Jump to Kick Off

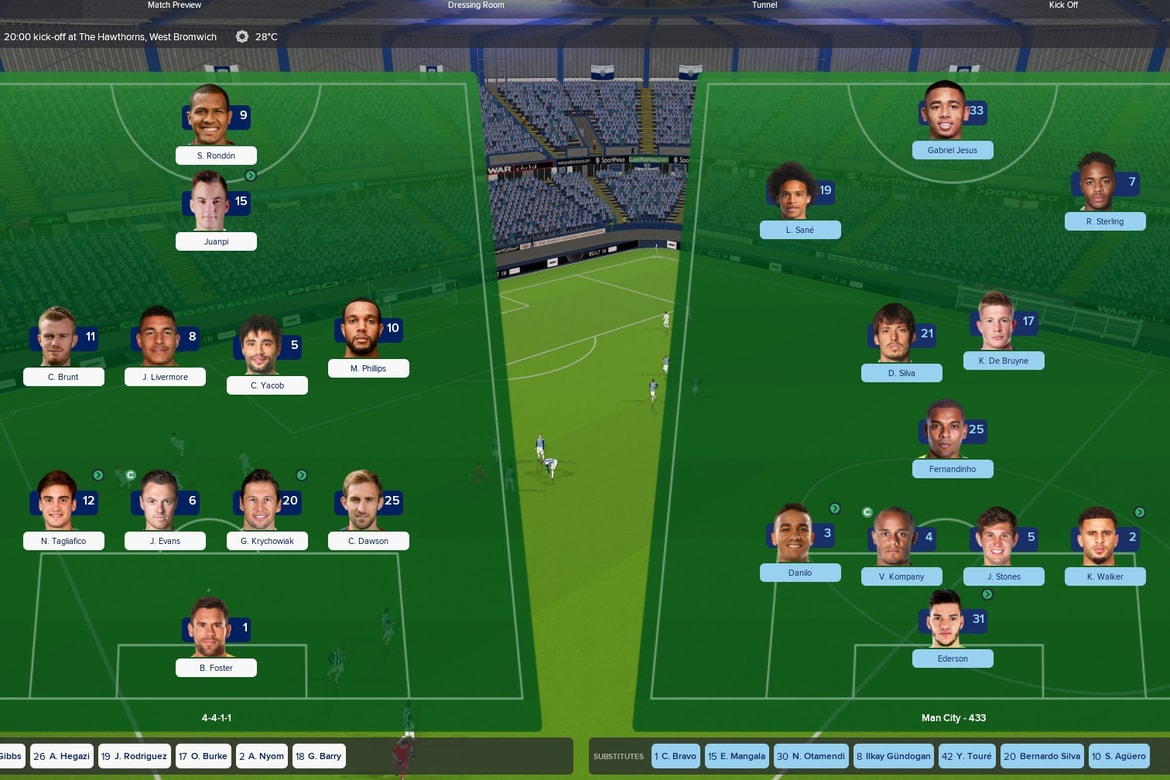pyautogui.click(x=1063, y=5)
